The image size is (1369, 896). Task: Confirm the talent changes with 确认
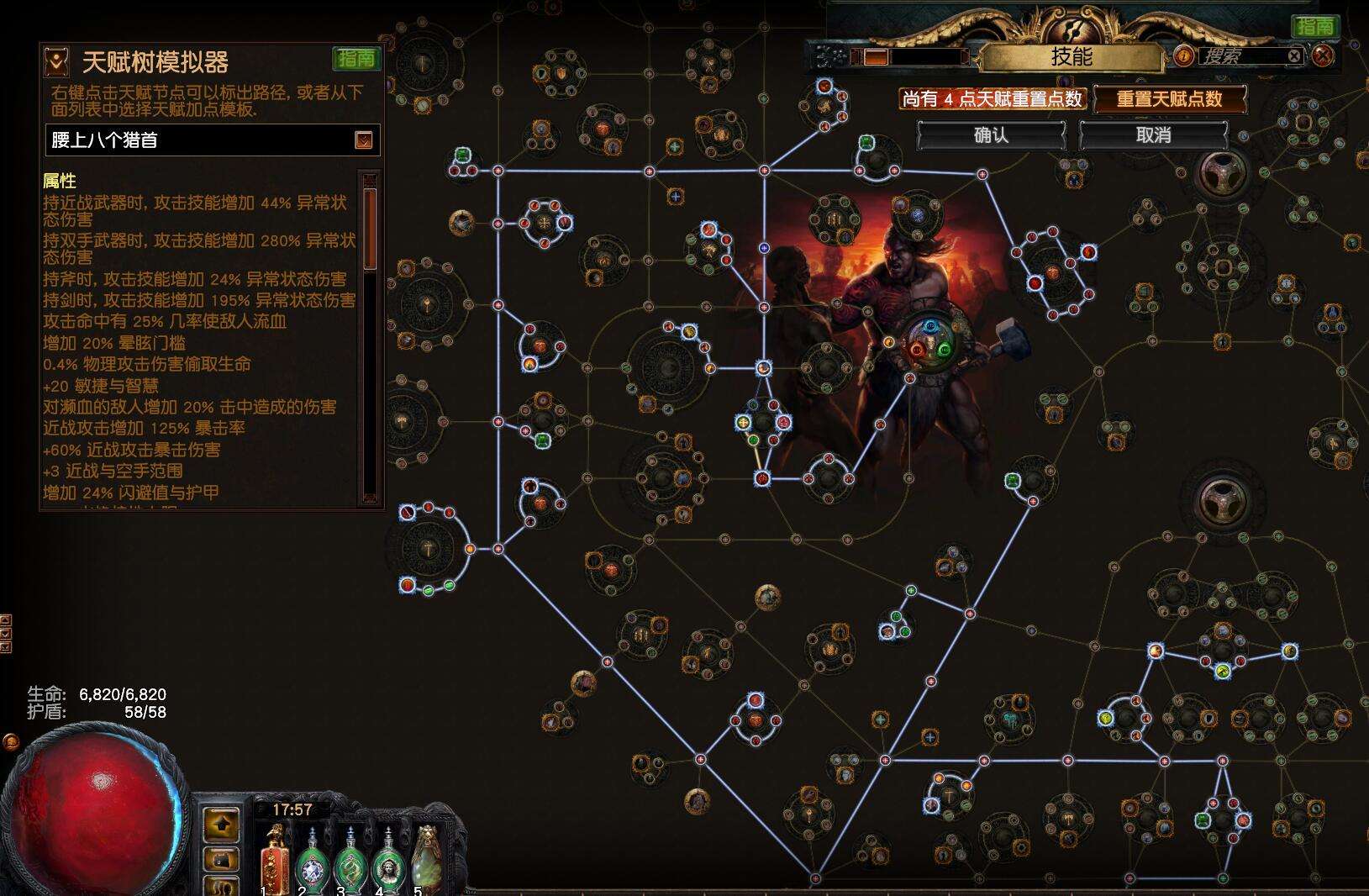coord(991,135)
